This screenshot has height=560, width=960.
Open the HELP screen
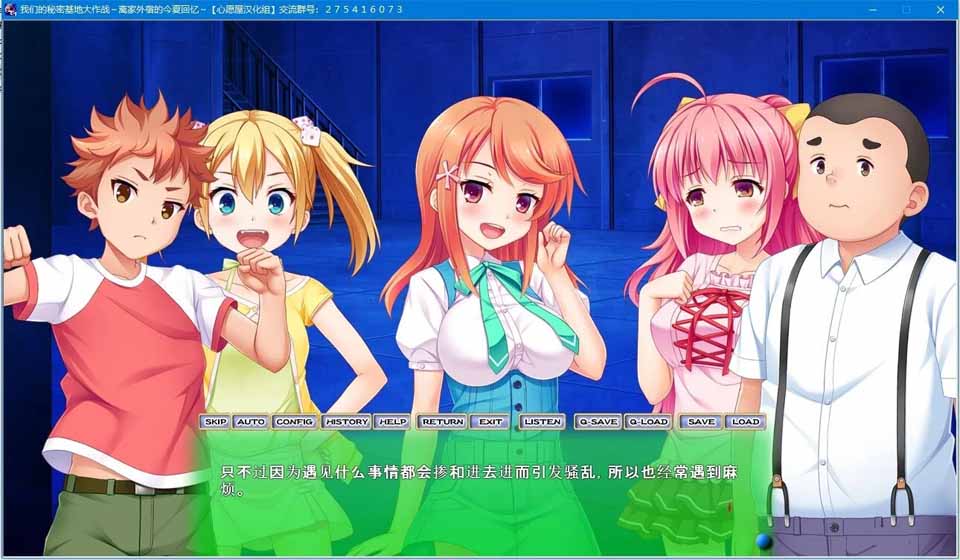[x=392, y=422]
